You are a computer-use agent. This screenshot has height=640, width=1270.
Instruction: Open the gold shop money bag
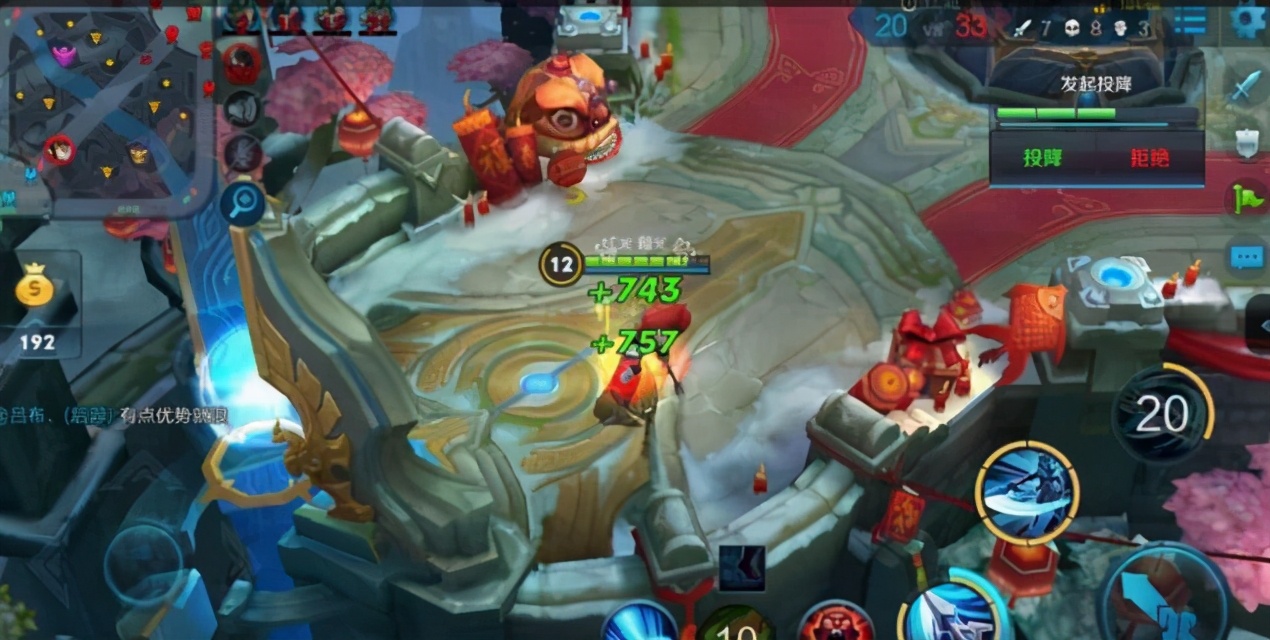37,291
